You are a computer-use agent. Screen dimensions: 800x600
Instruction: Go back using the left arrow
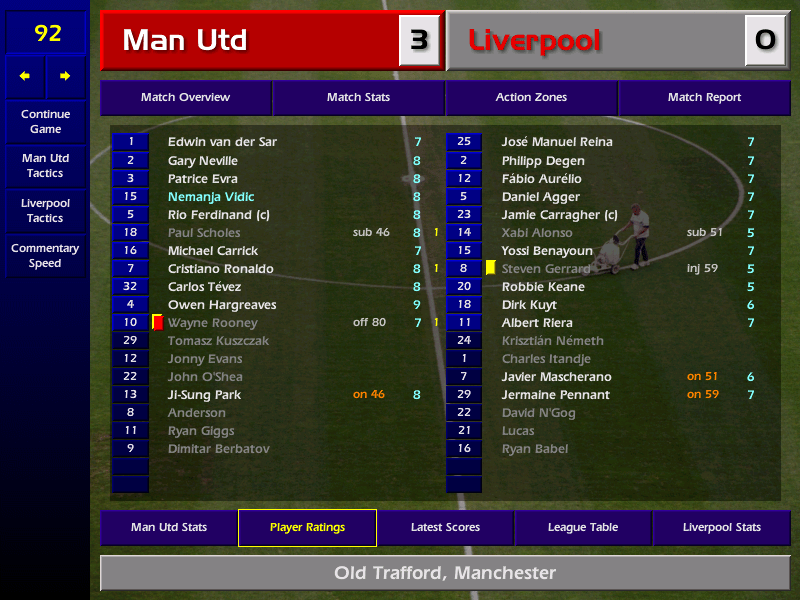tap(25, 76)
